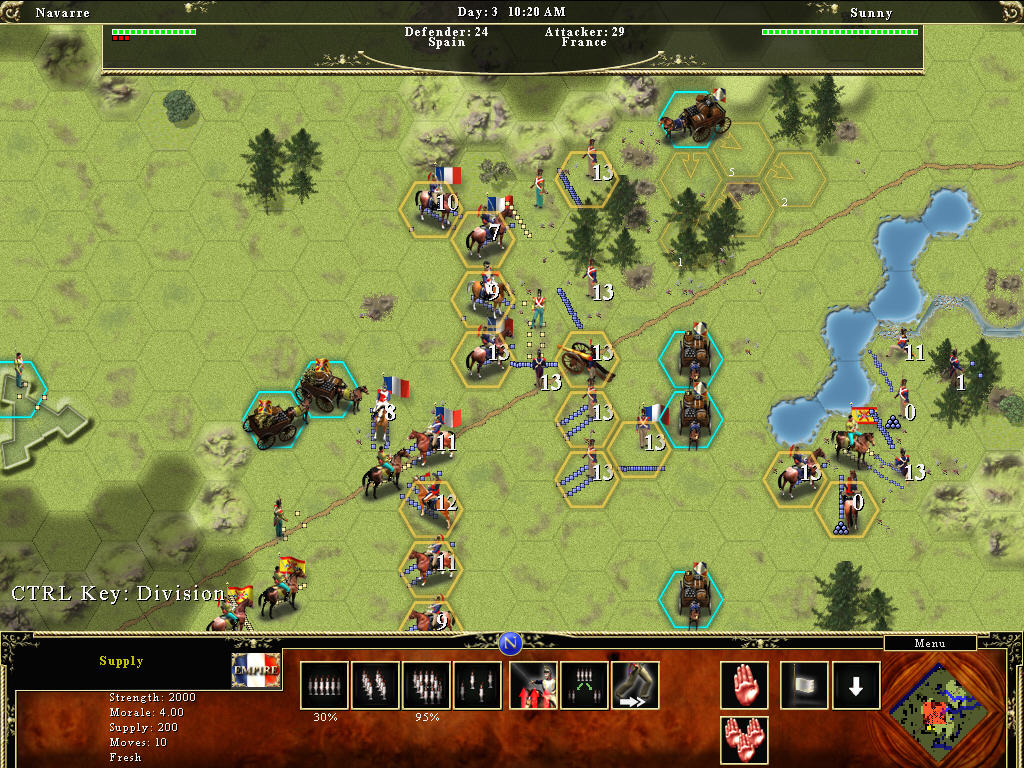
Task: Click the two red hands icon
Action: (745, 740)
